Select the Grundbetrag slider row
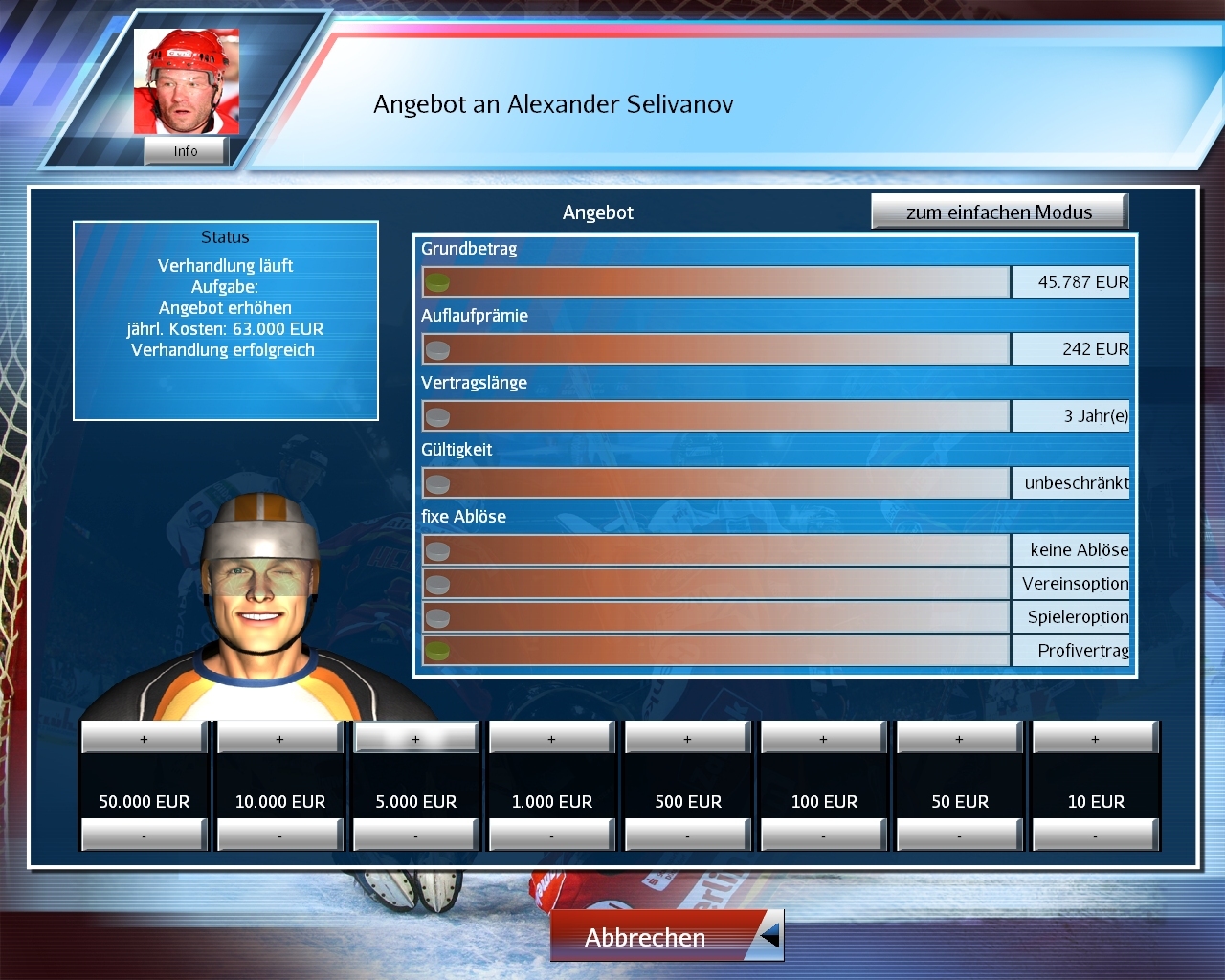Viewport: 1225px width, 980px height. (716, 282)
